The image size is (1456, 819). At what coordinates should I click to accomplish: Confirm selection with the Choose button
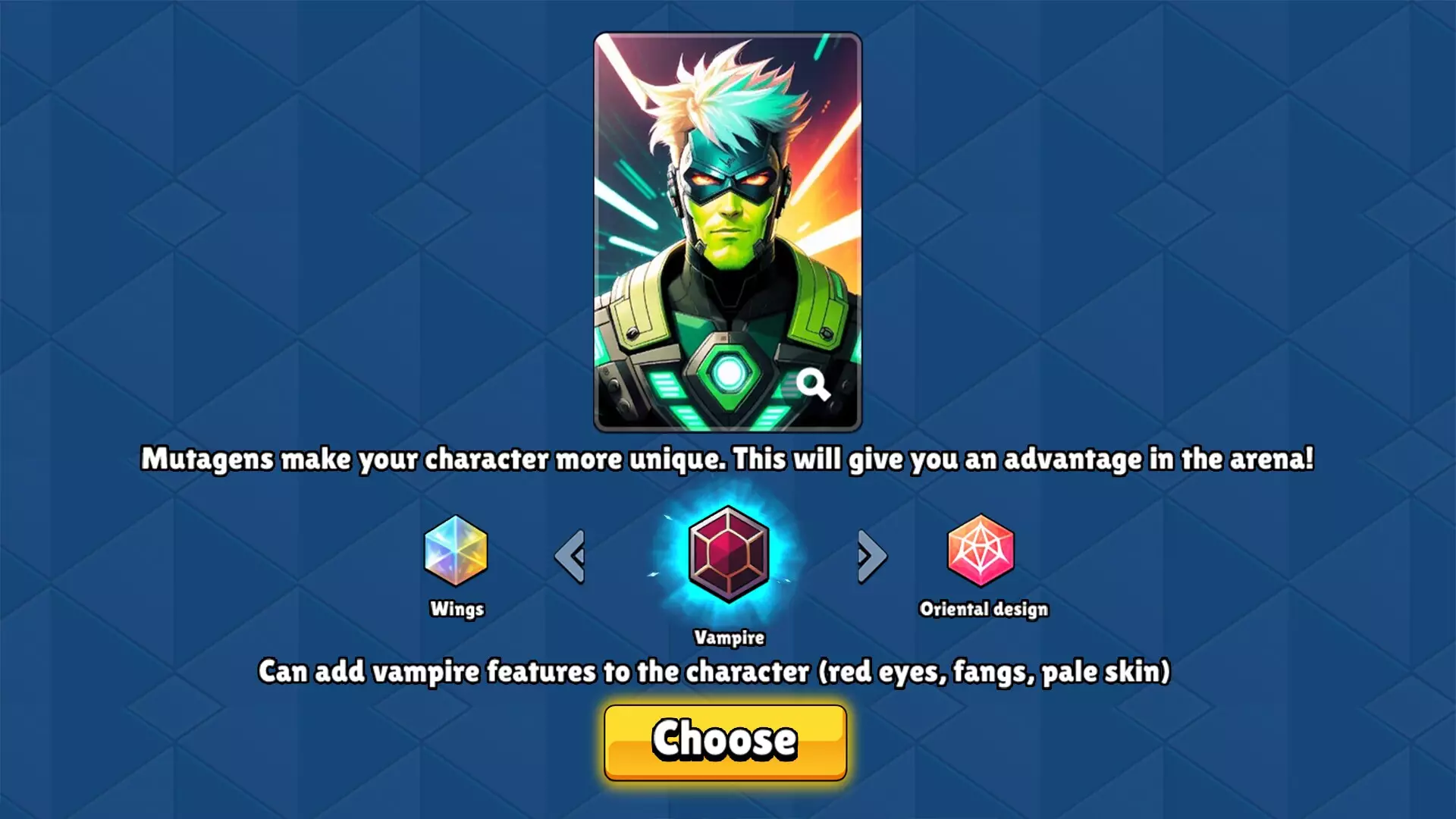(x=725, y=742)
